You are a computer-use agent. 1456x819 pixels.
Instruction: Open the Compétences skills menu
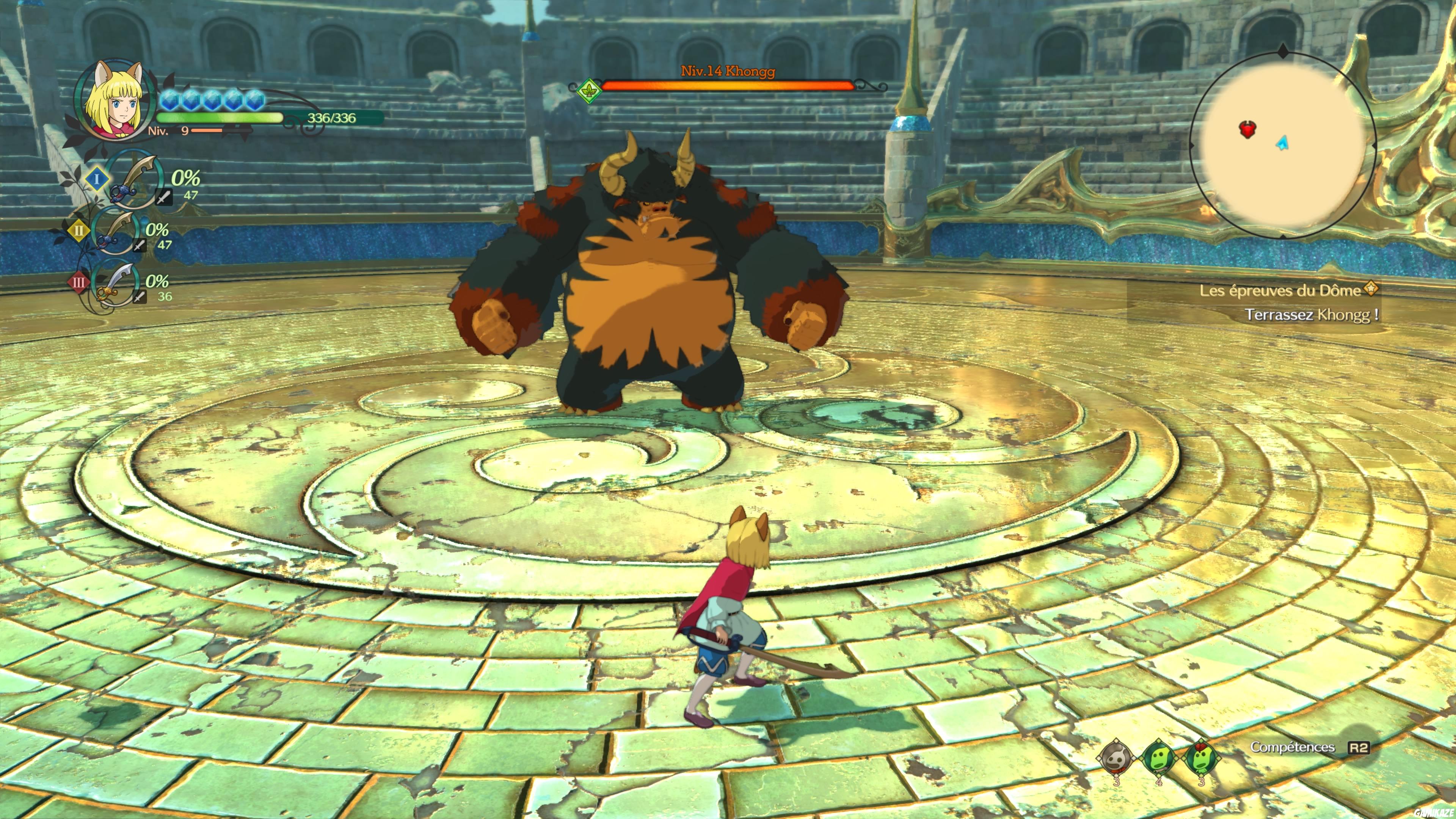[1293, 747]
